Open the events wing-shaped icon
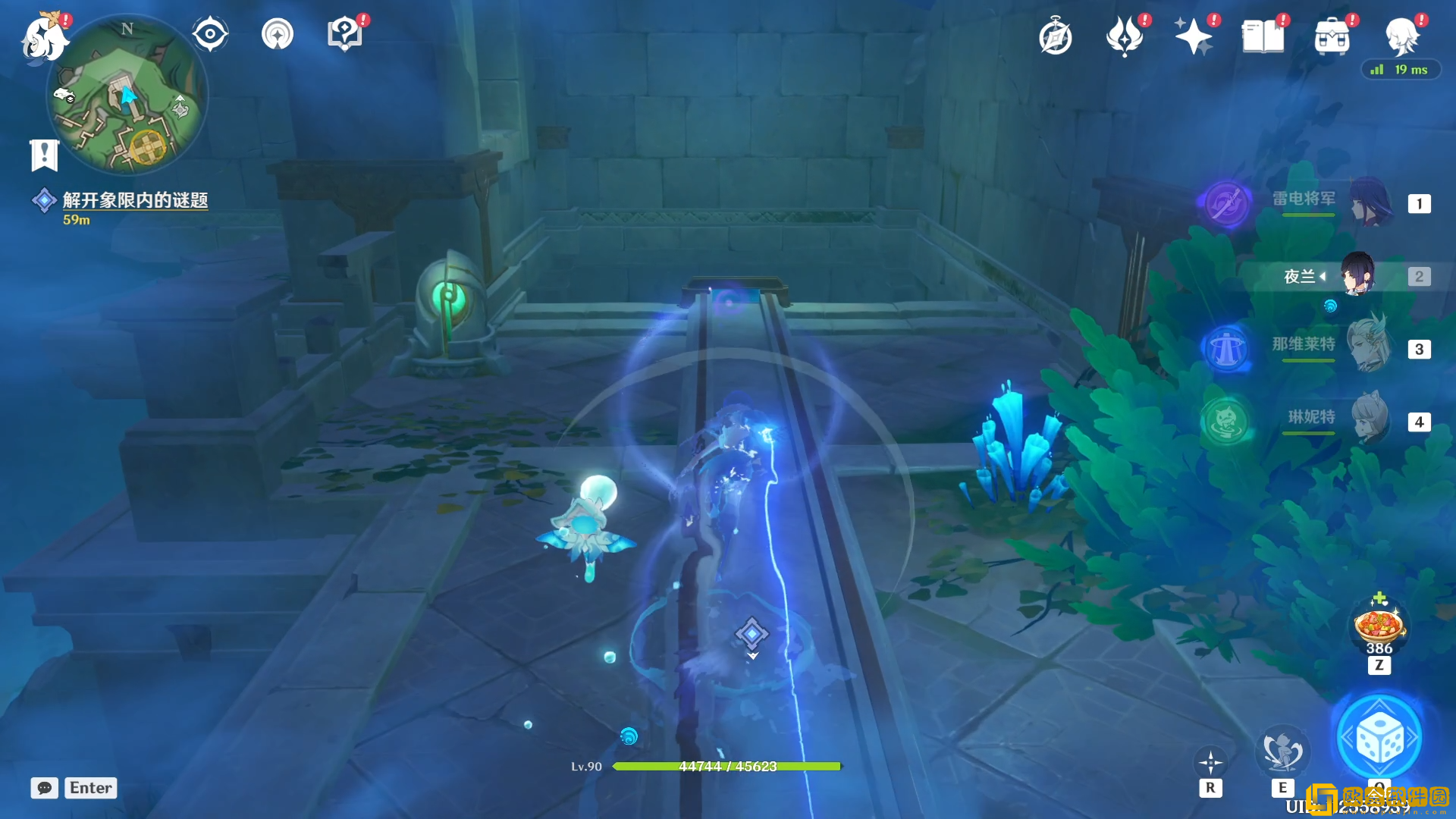The height and width of the screenshot is (819, 1456). pyautogui.click(x=1124, y=36)
